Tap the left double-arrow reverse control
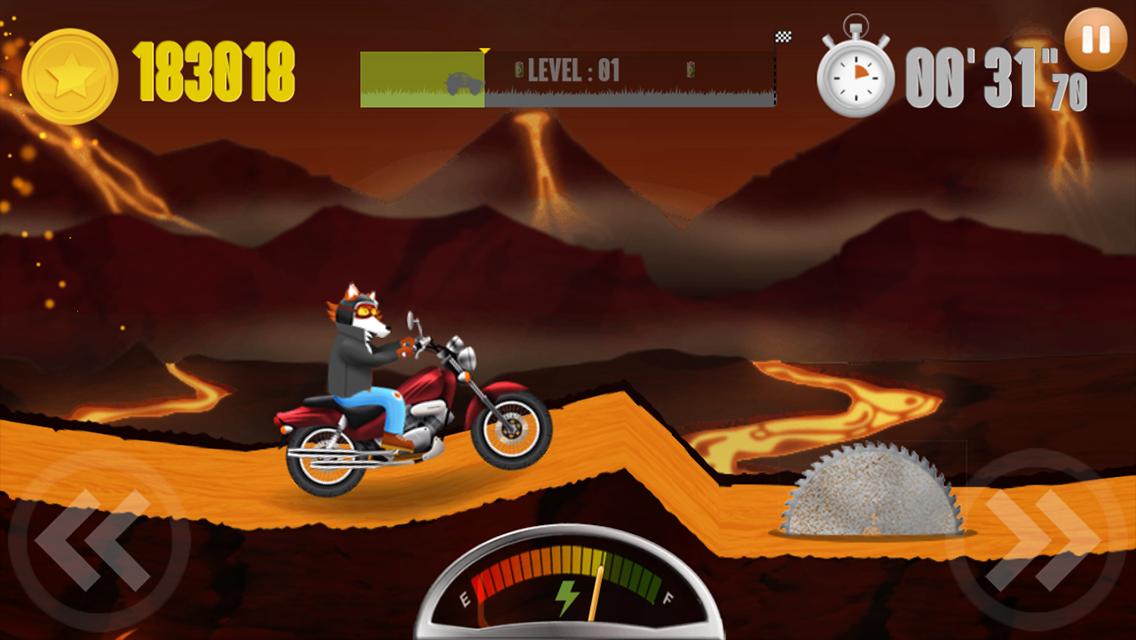This screenshot has width=1136, height=640. 97,541
